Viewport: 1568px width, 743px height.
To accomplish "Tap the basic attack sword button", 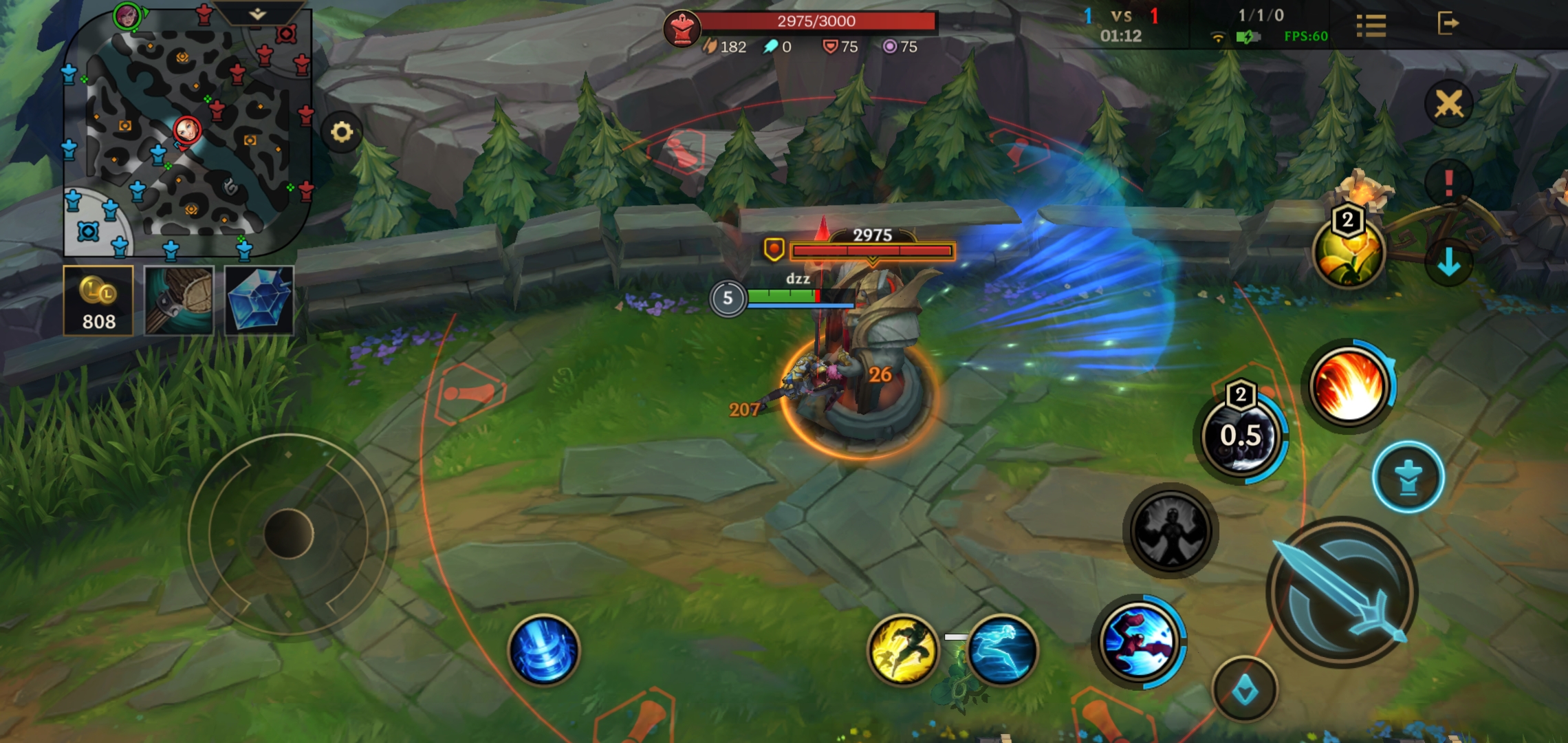I will (x=1342, y=592).
